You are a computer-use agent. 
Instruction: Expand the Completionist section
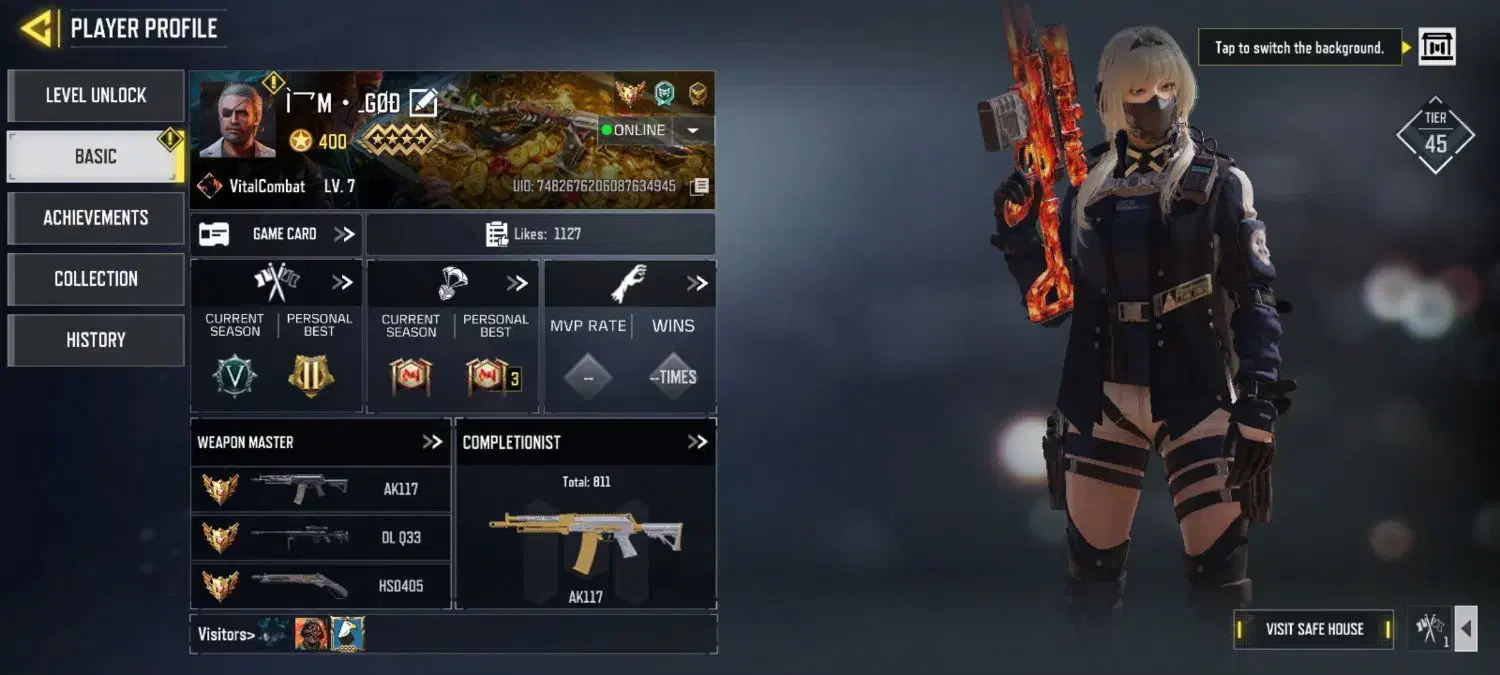pos(697,442)
